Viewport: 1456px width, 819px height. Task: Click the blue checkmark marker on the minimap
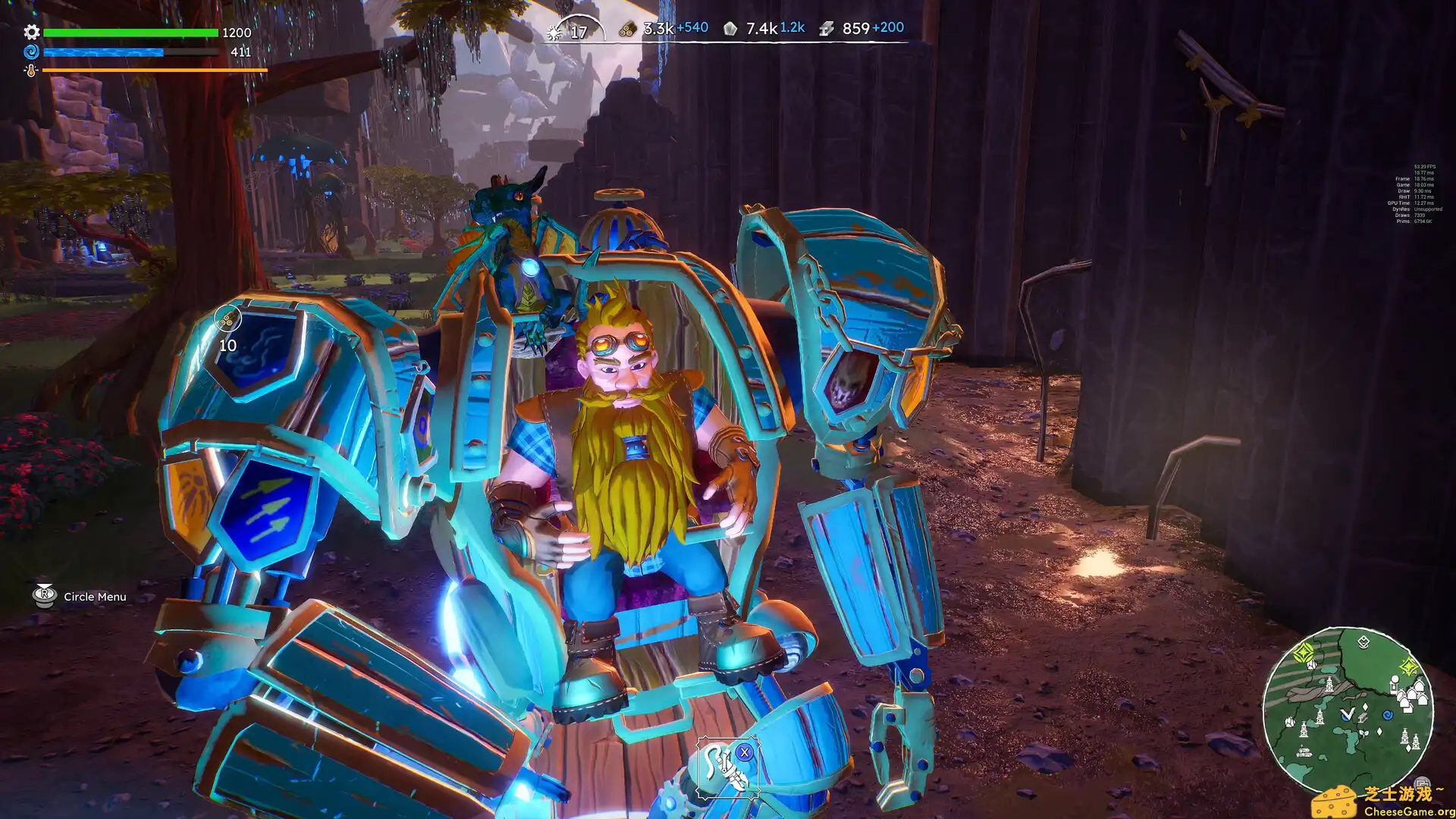pyautogui.click(x=1347, y=714)
